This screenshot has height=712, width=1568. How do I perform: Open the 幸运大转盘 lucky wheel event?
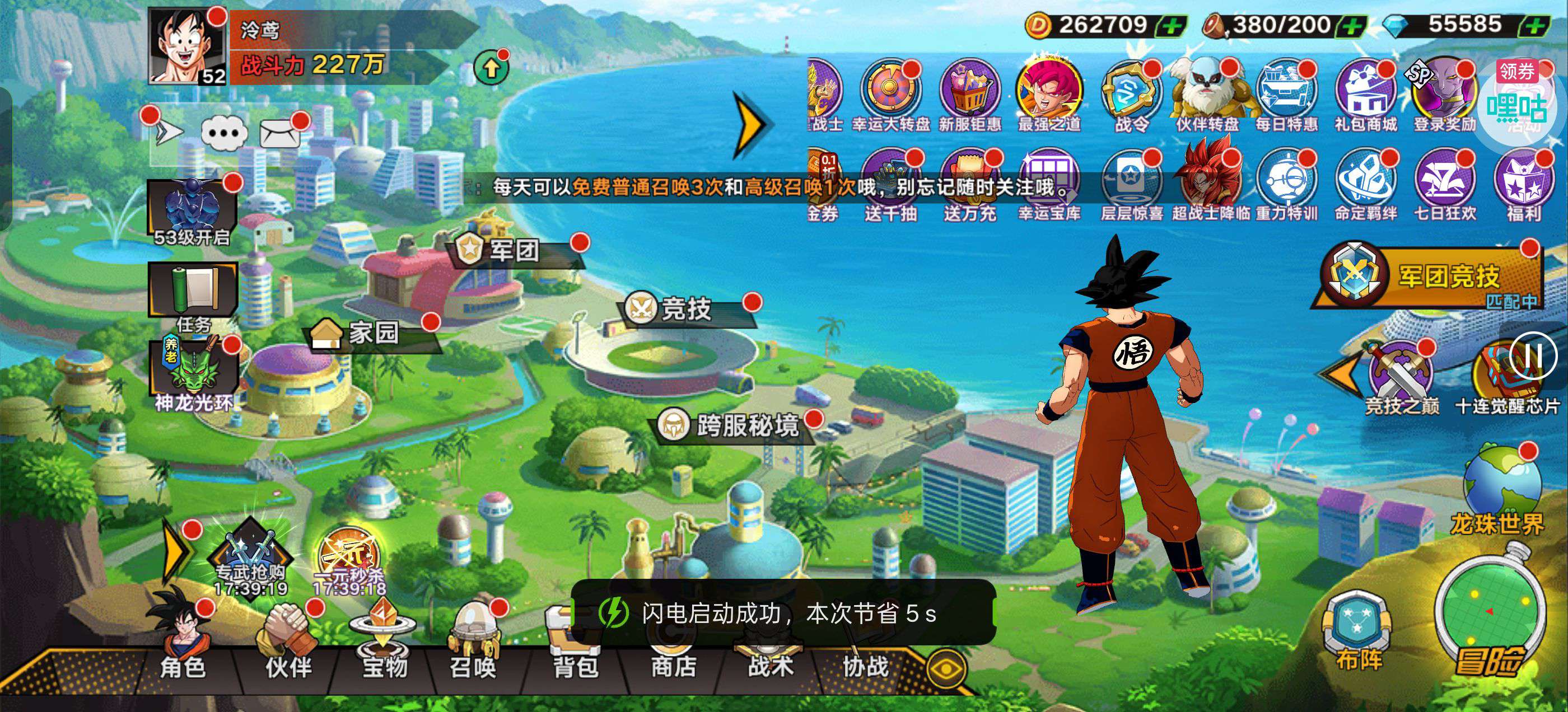click(891, 95)
